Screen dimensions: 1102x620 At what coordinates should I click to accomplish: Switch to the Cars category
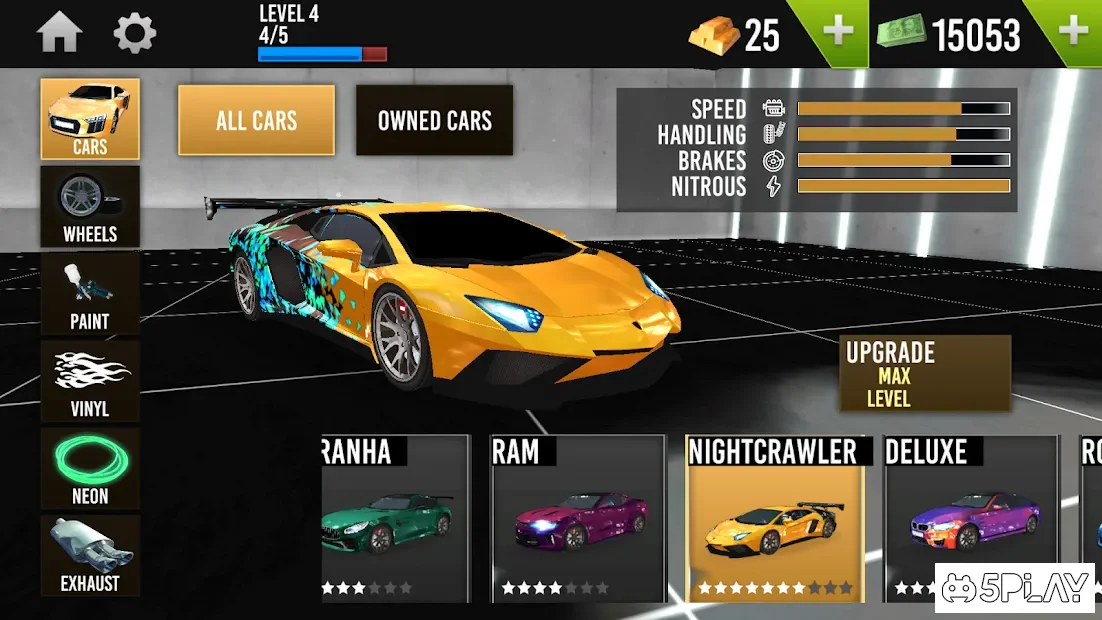point(90,119)
